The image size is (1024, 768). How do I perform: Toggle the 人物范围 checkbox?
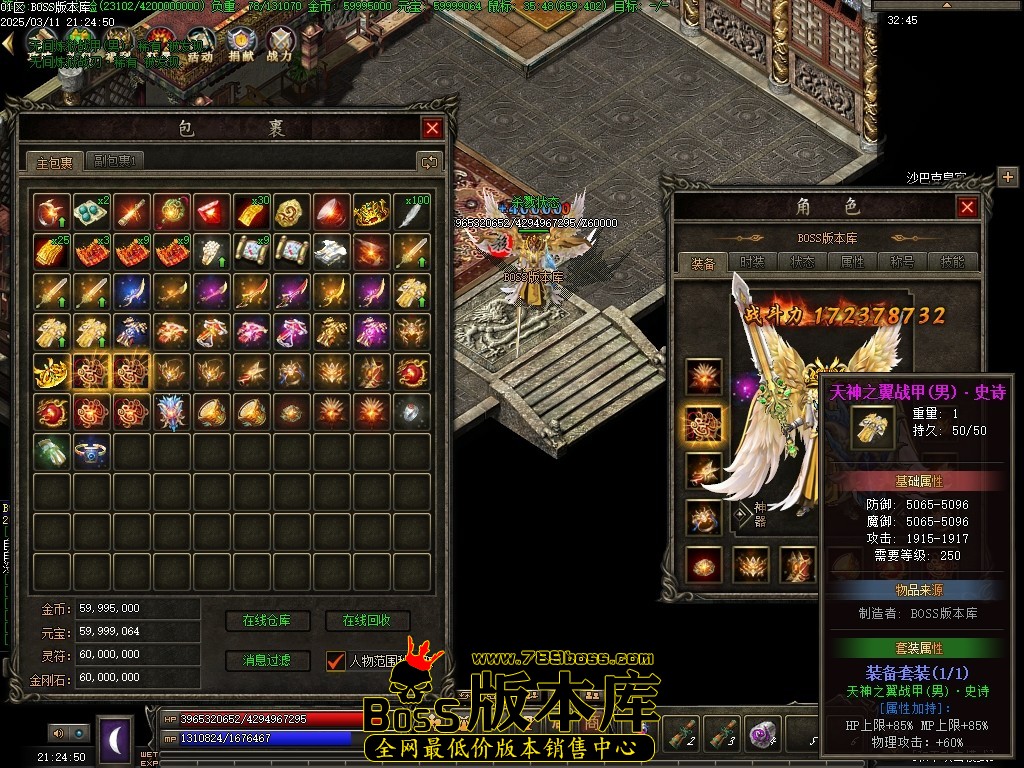pyautogui.click(x=336, y=660)
